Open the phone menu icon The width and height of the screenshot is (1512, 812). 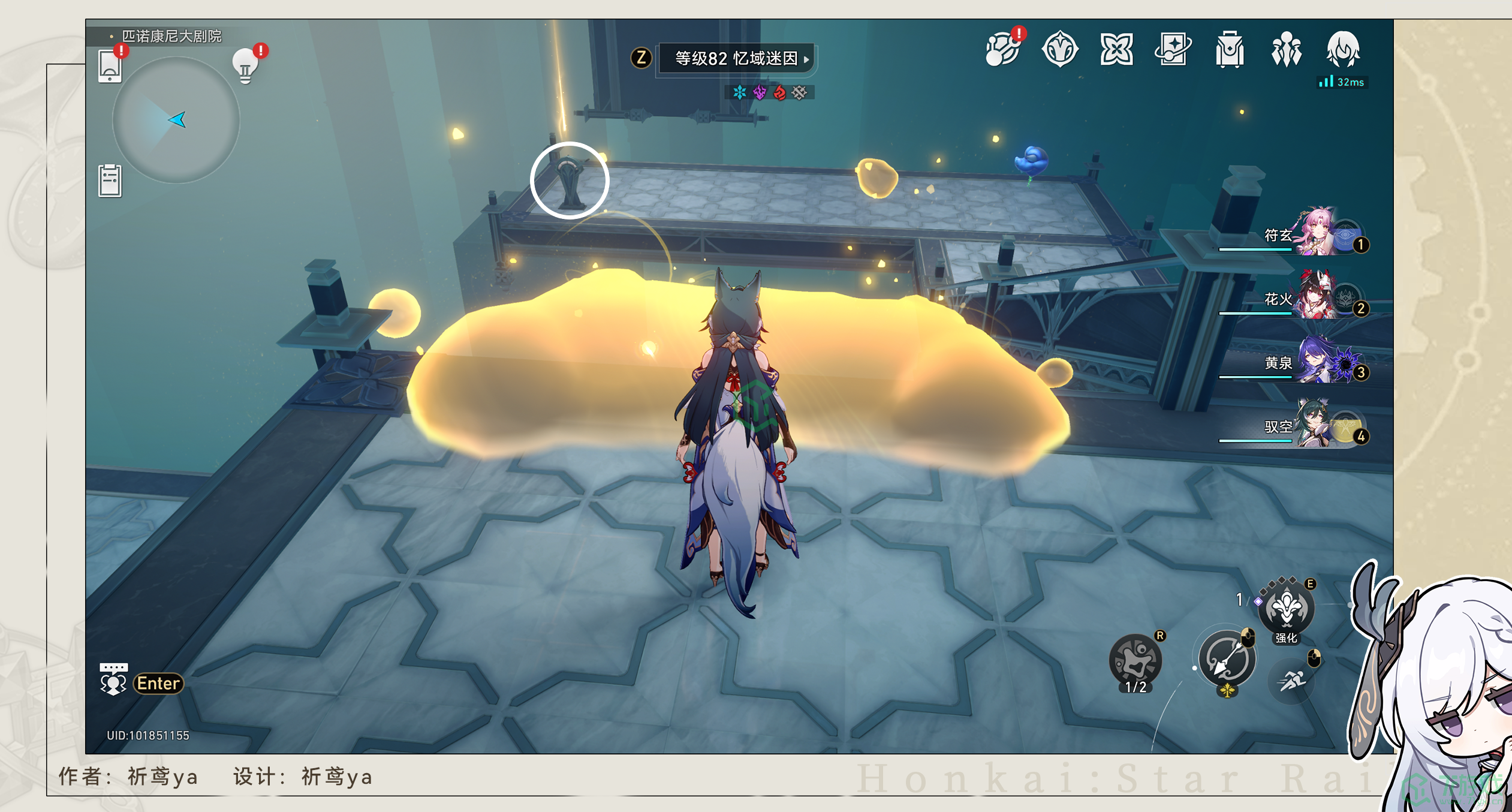click(110, 65)
